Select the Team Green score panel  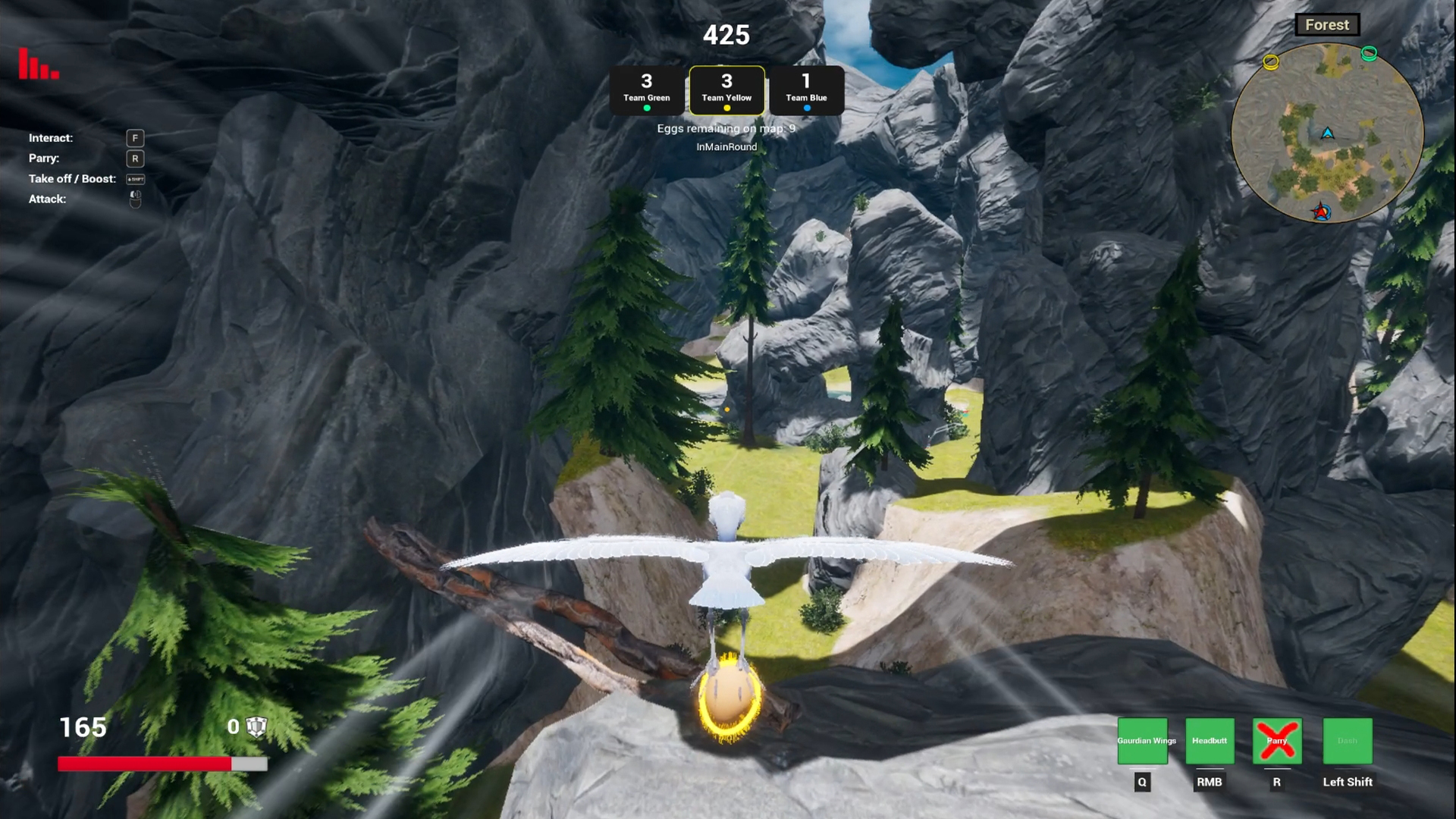tap(647, 90)
